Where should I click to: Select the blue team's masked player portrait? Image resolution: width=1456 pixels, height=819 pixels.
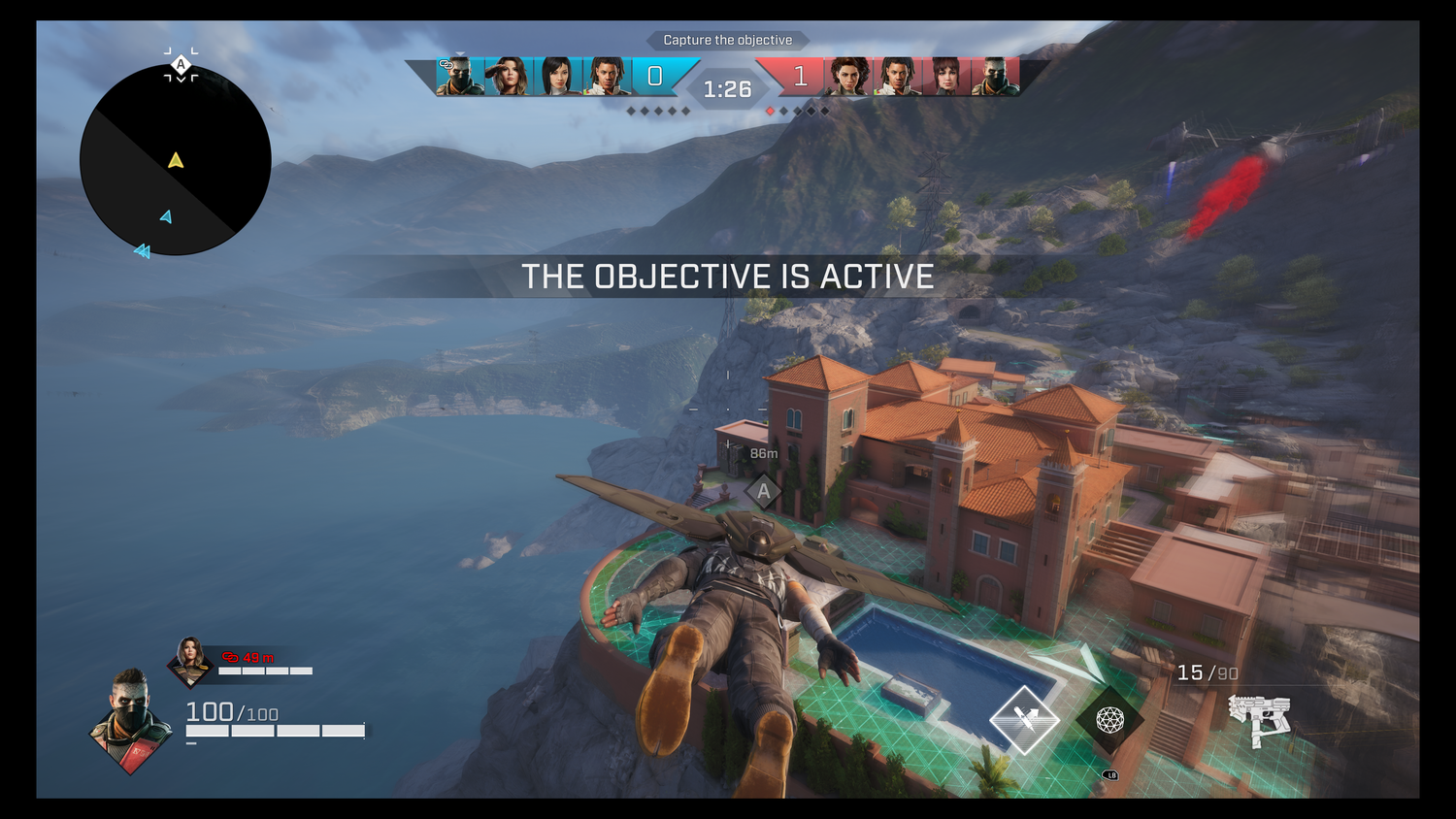pos(459,76)
